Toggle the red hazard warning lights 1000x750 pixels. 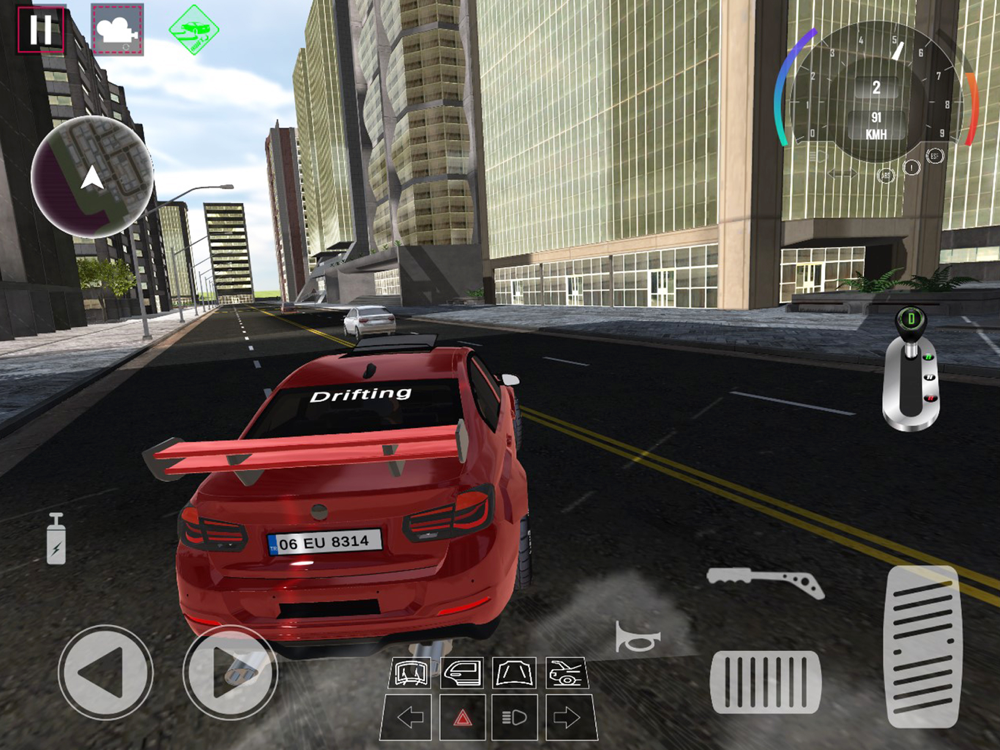pyautogui.click(x=462, y=717)
